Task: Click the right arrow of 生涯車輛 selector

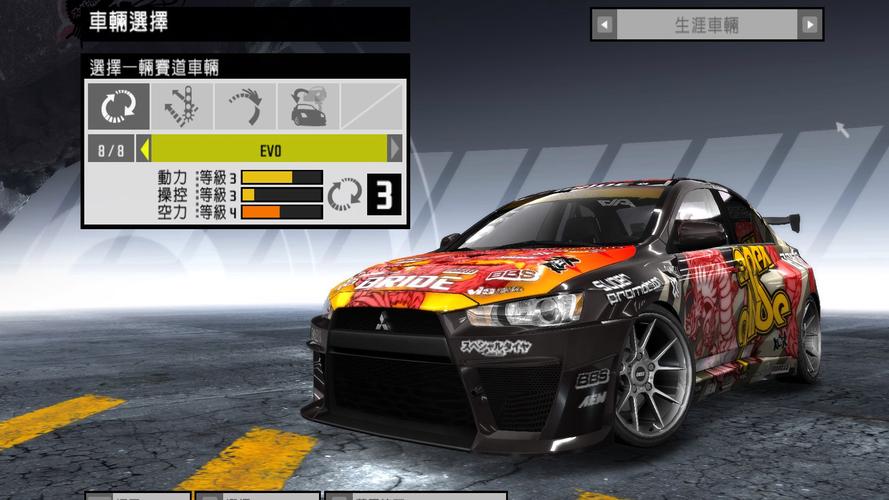Action: pos(810,25)
